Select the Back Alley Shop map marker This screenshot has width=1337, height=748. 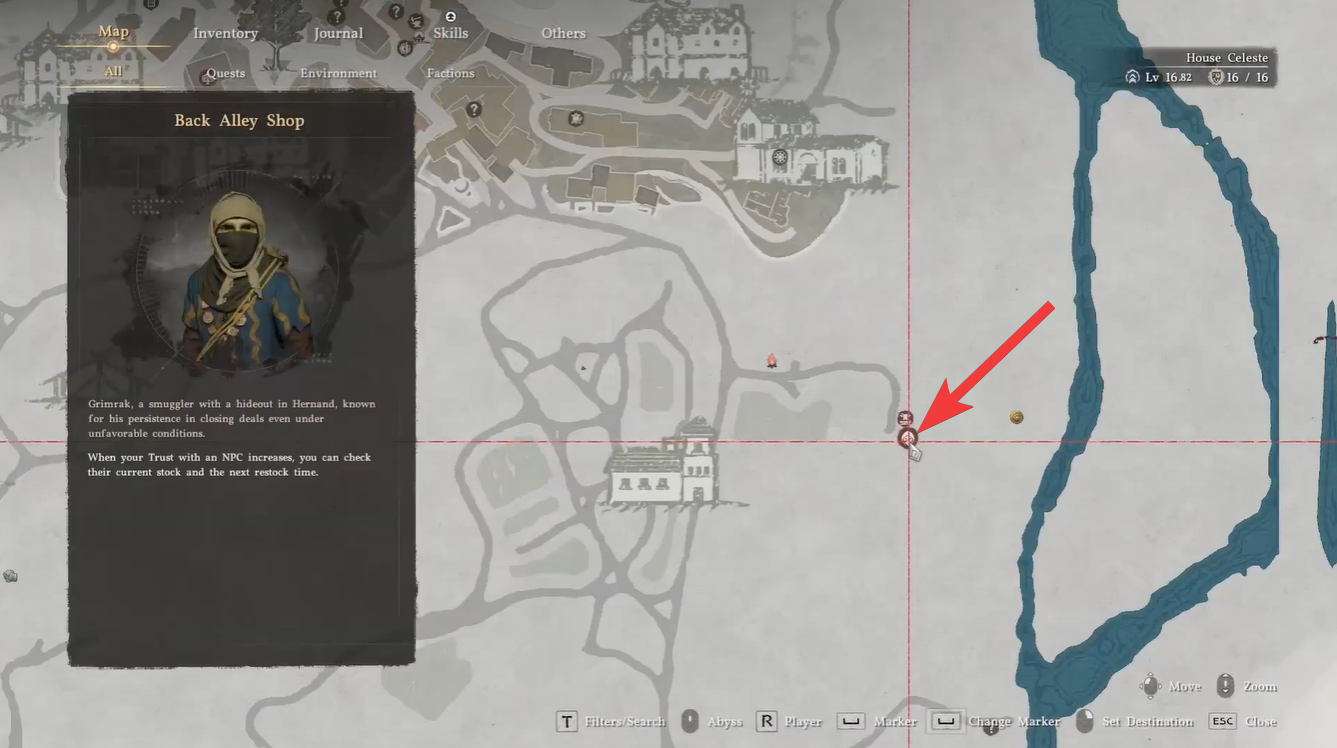click(906, 438)
